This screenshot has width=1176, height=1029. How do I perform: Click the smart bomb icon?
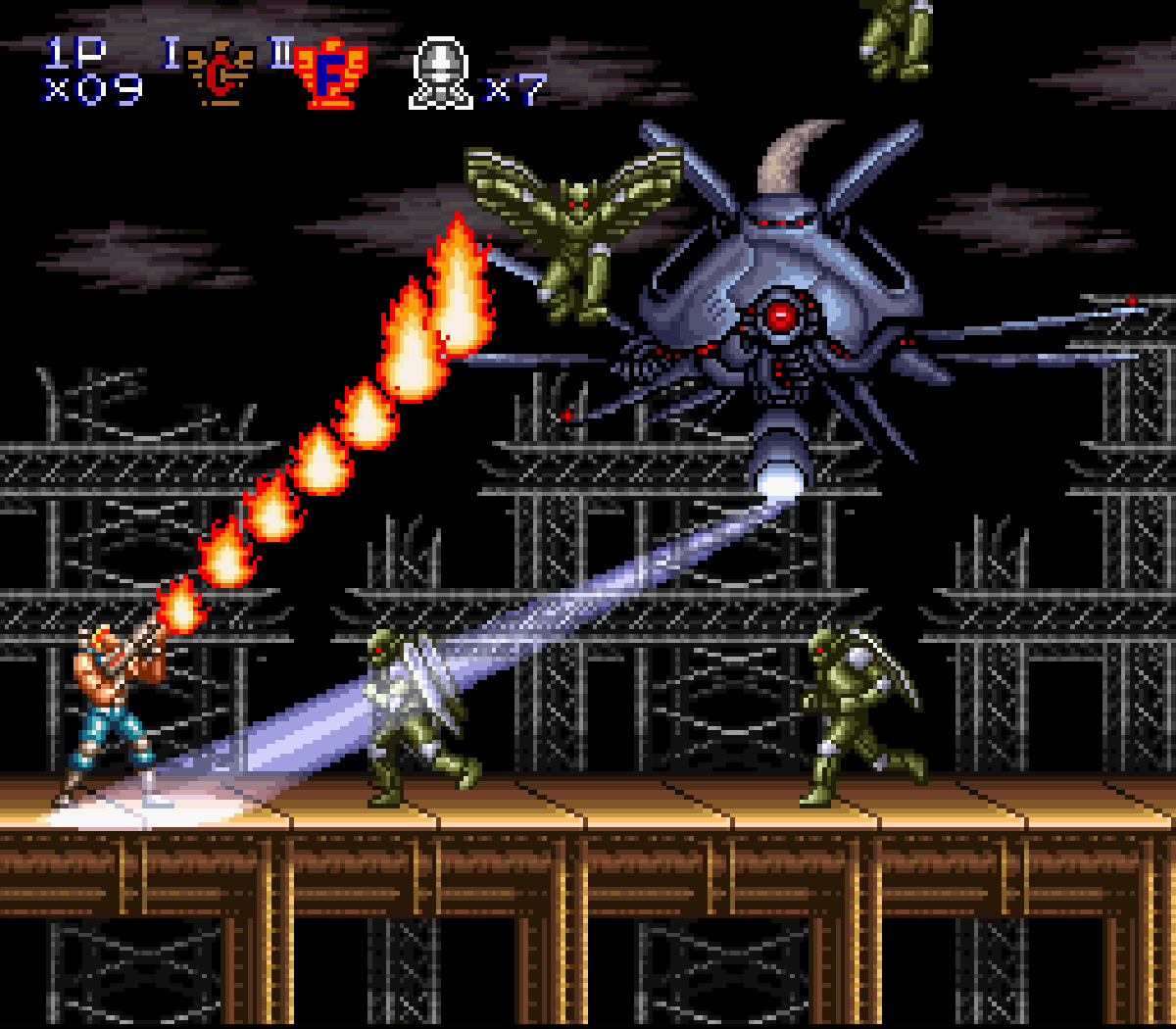[x=442, y=73]
